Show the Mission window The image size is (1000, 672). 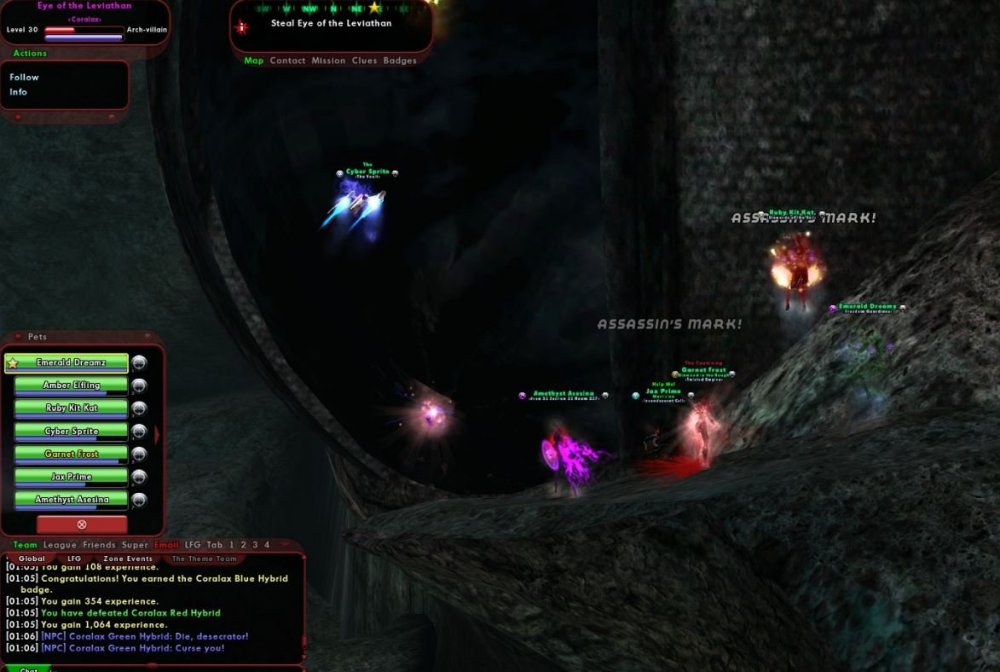(328, 61)
